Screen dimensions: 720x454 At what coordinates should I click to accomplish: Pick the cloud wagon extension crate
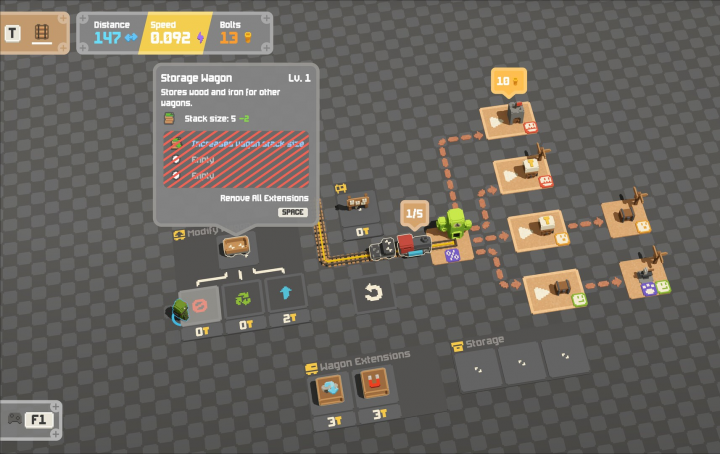[x=327, y=388]
